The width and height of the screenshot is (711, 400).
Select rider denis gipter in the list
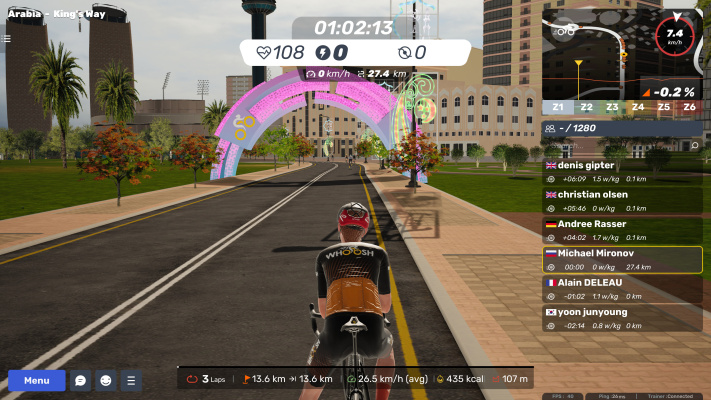[621, 171]
